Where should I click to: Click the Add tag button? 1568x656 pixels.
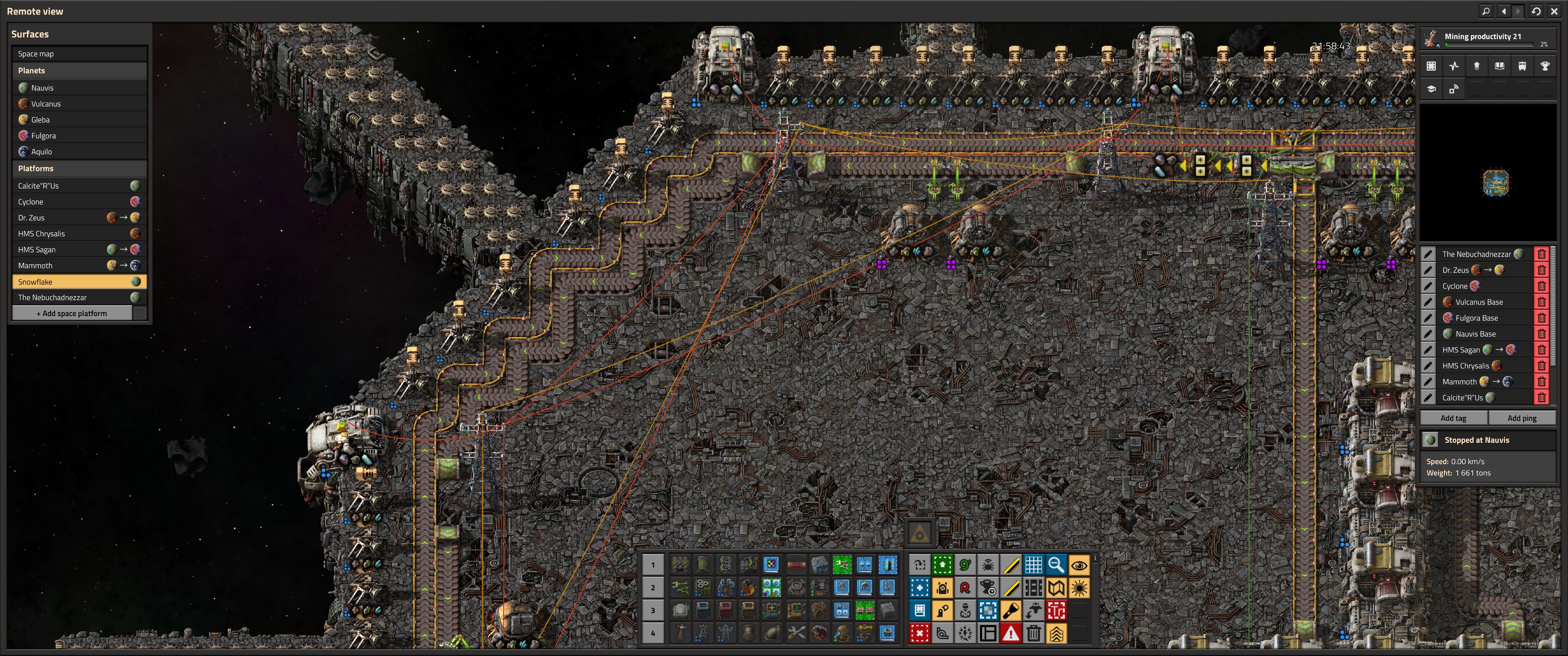pos(1453,418)
